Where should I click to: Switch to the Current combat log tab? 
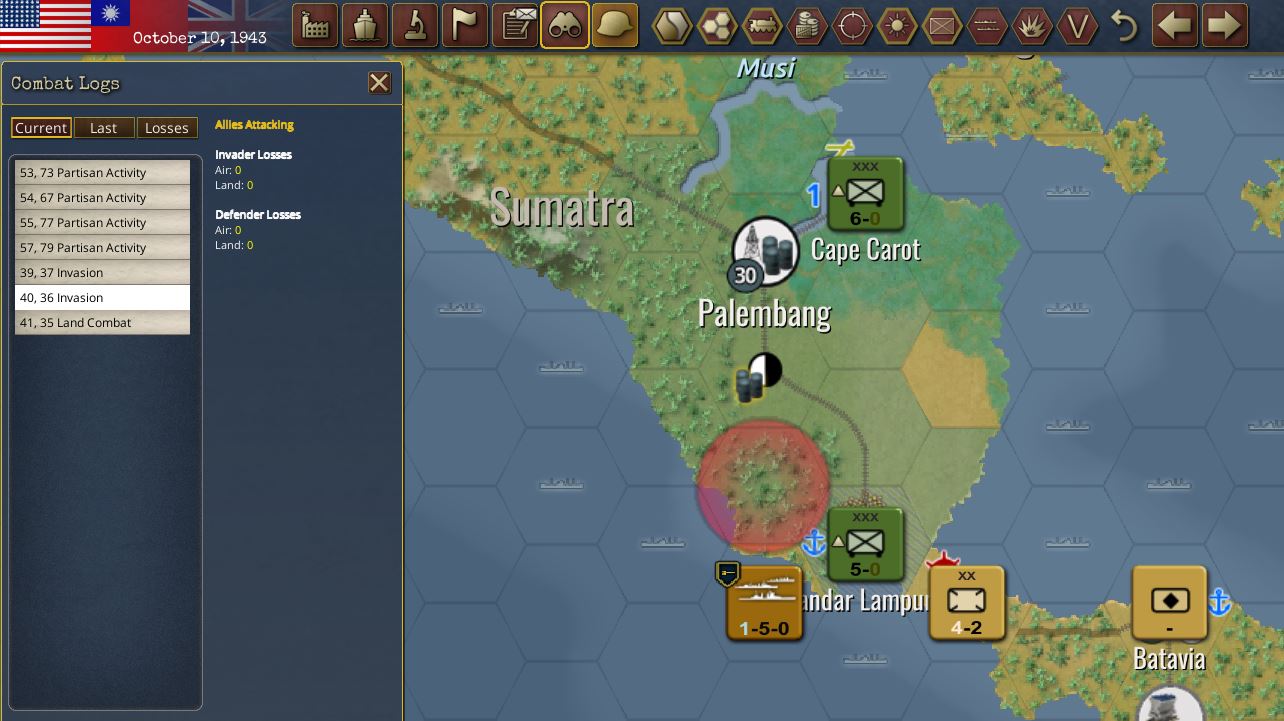(x=41, y=128)
